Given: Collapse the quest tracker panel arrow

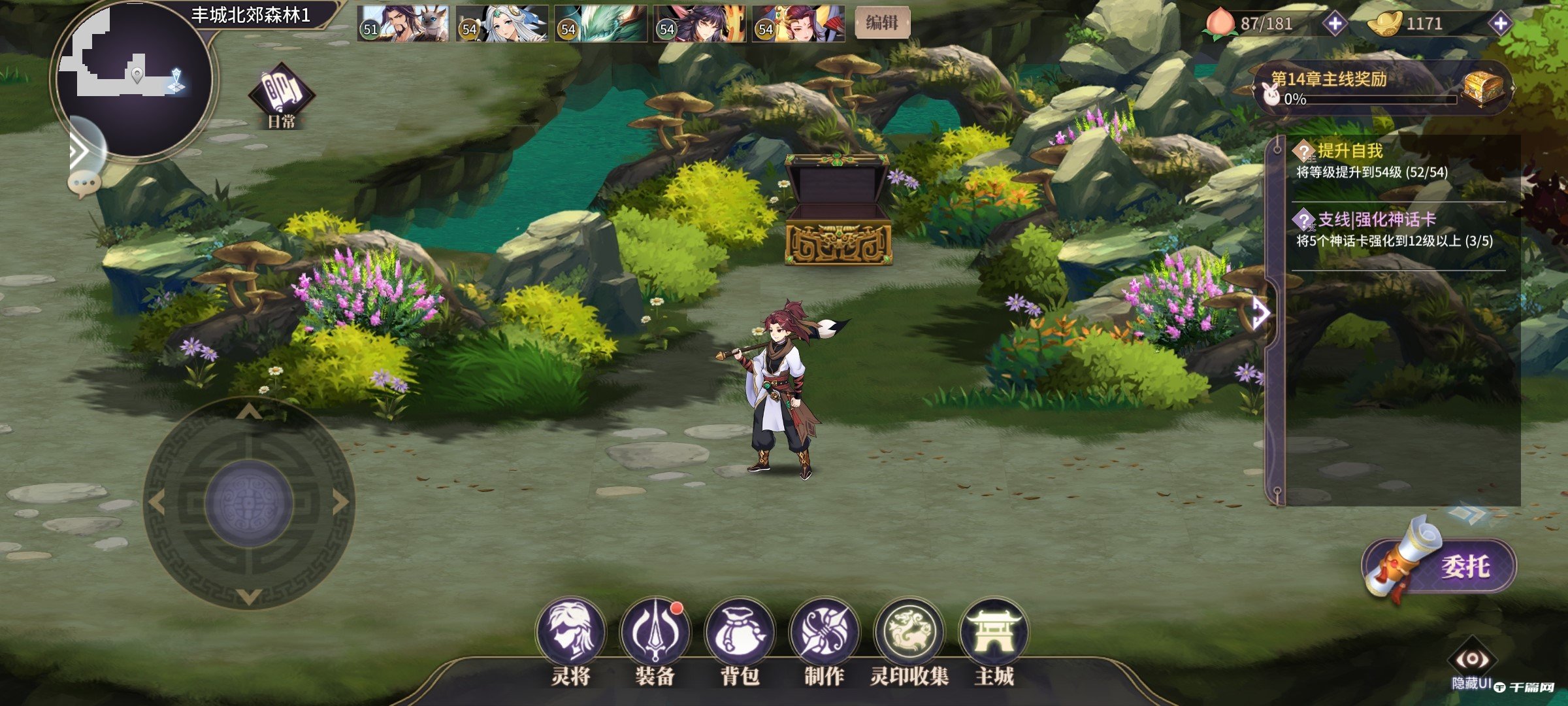Looking at the screenshot, I should point(1261,313).
